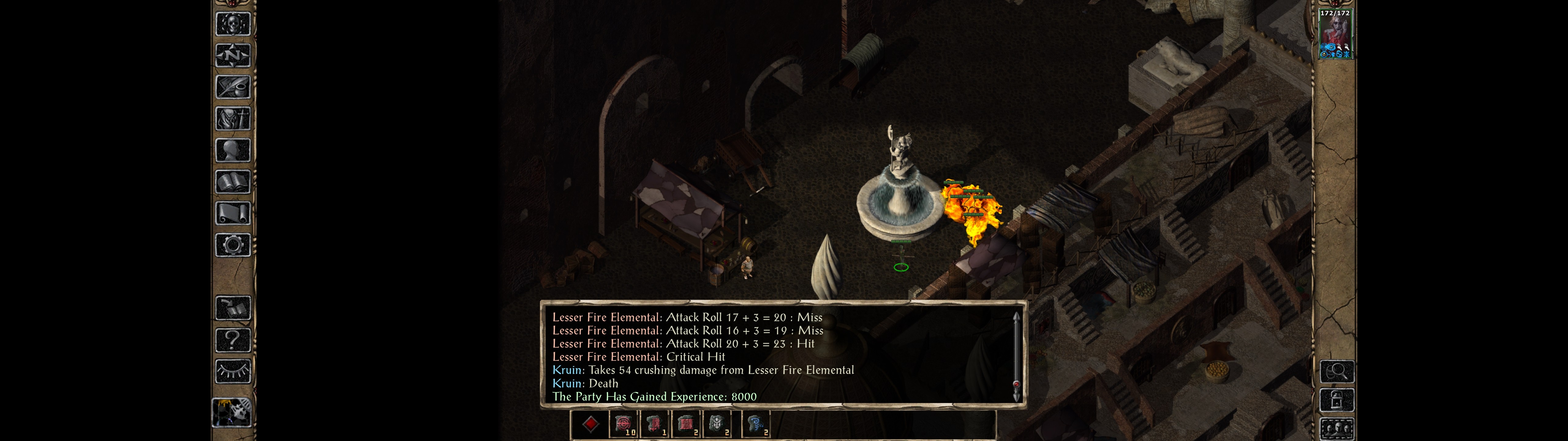Click the magnifying glass zoom button
Viewport: 1568px width, 441px height.
(1337, 371)
